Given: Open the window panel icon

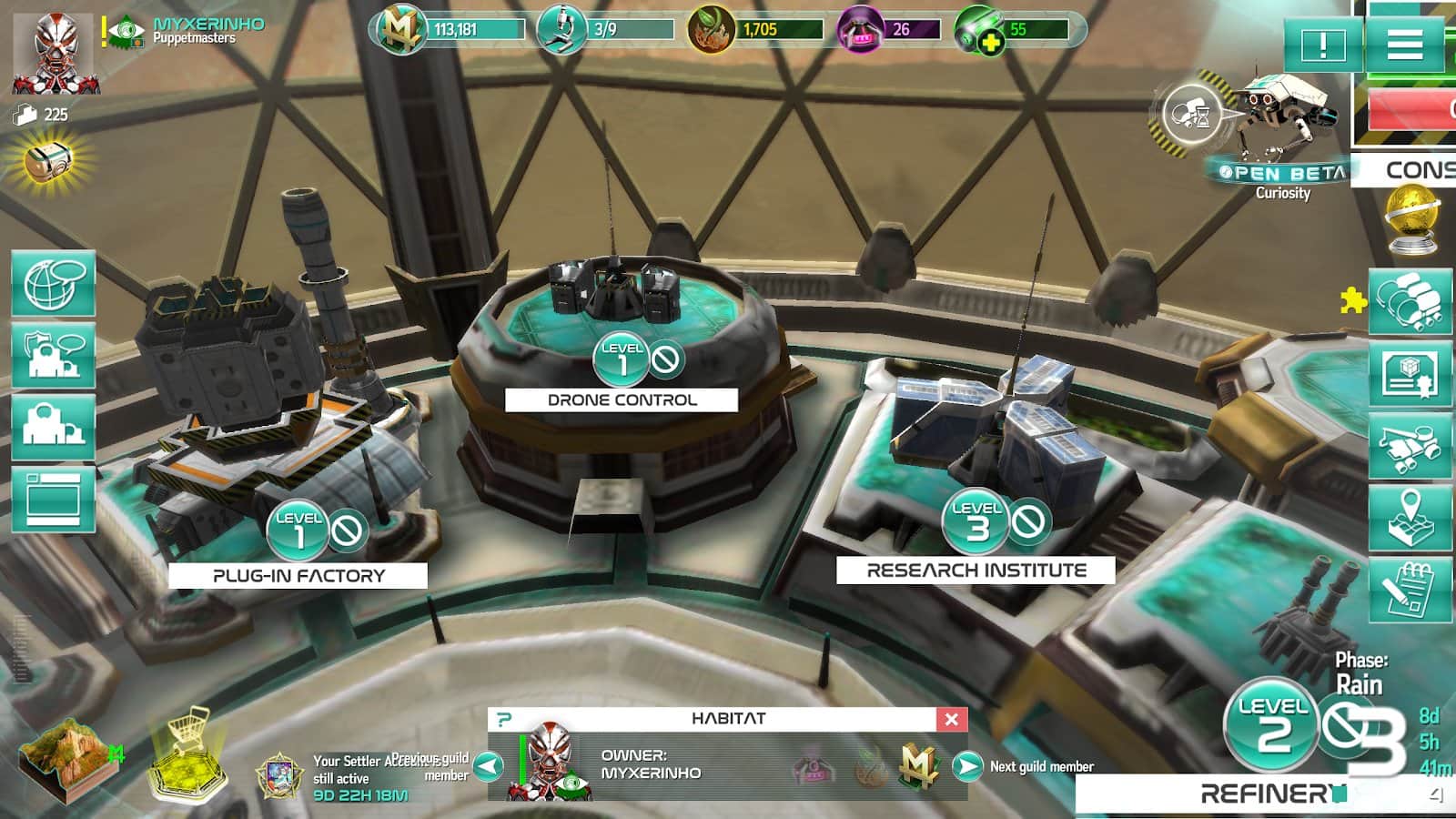Looking at the screenshot, I should click(x=54, y=499).
